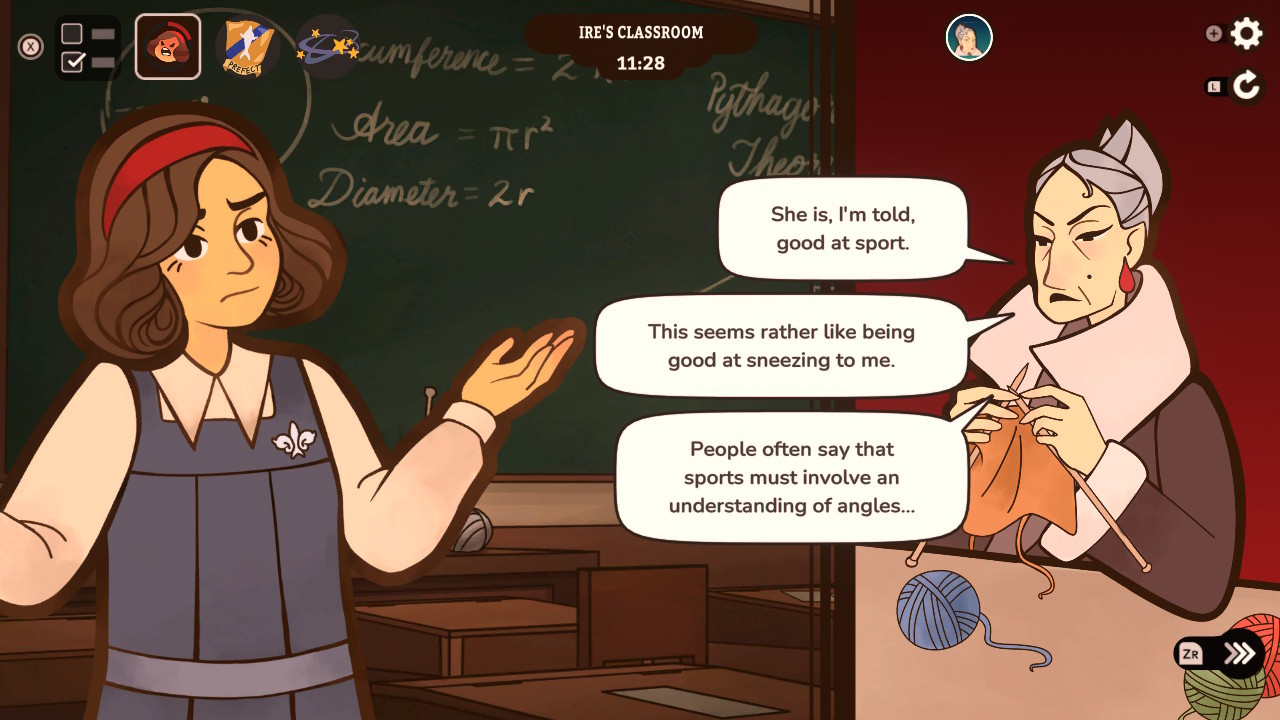Open the Prefect badge
This screenshot has width=1280, height=720.
coord(247,45)
